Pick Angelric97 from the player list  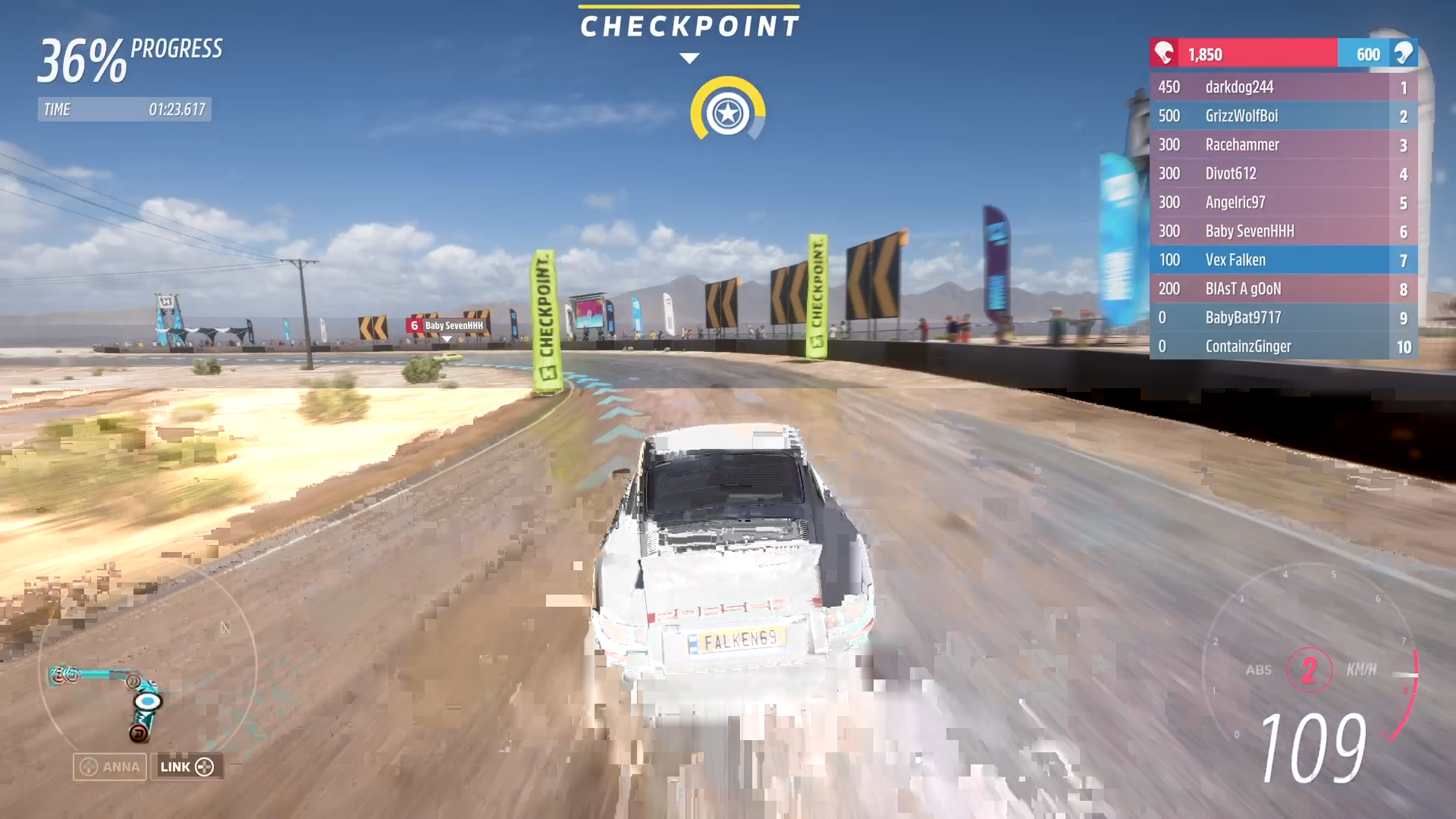click(x=1283, y=202)
